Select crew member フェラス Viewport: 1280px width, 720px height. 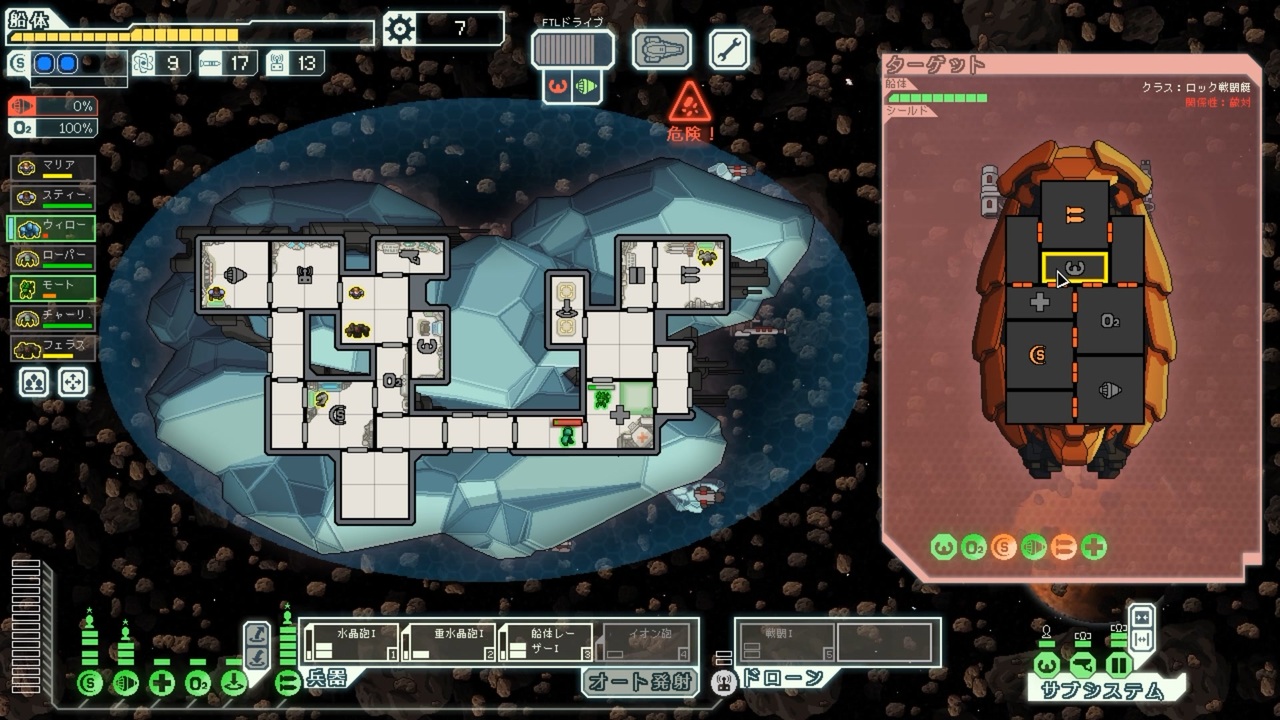[54, 348]
